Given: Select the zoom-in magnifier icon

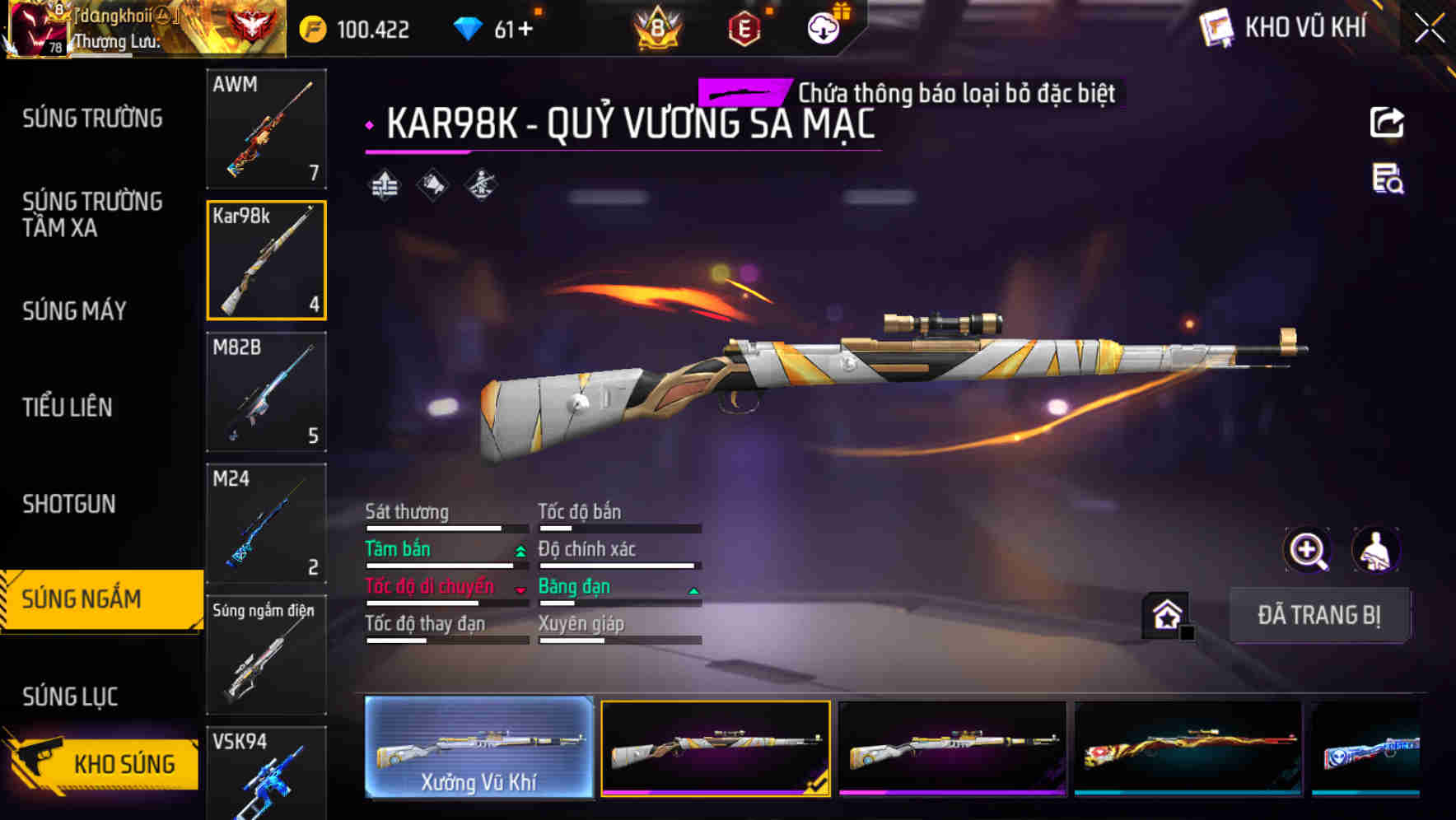Looking at the screenshot, I should click(1305, 550).
